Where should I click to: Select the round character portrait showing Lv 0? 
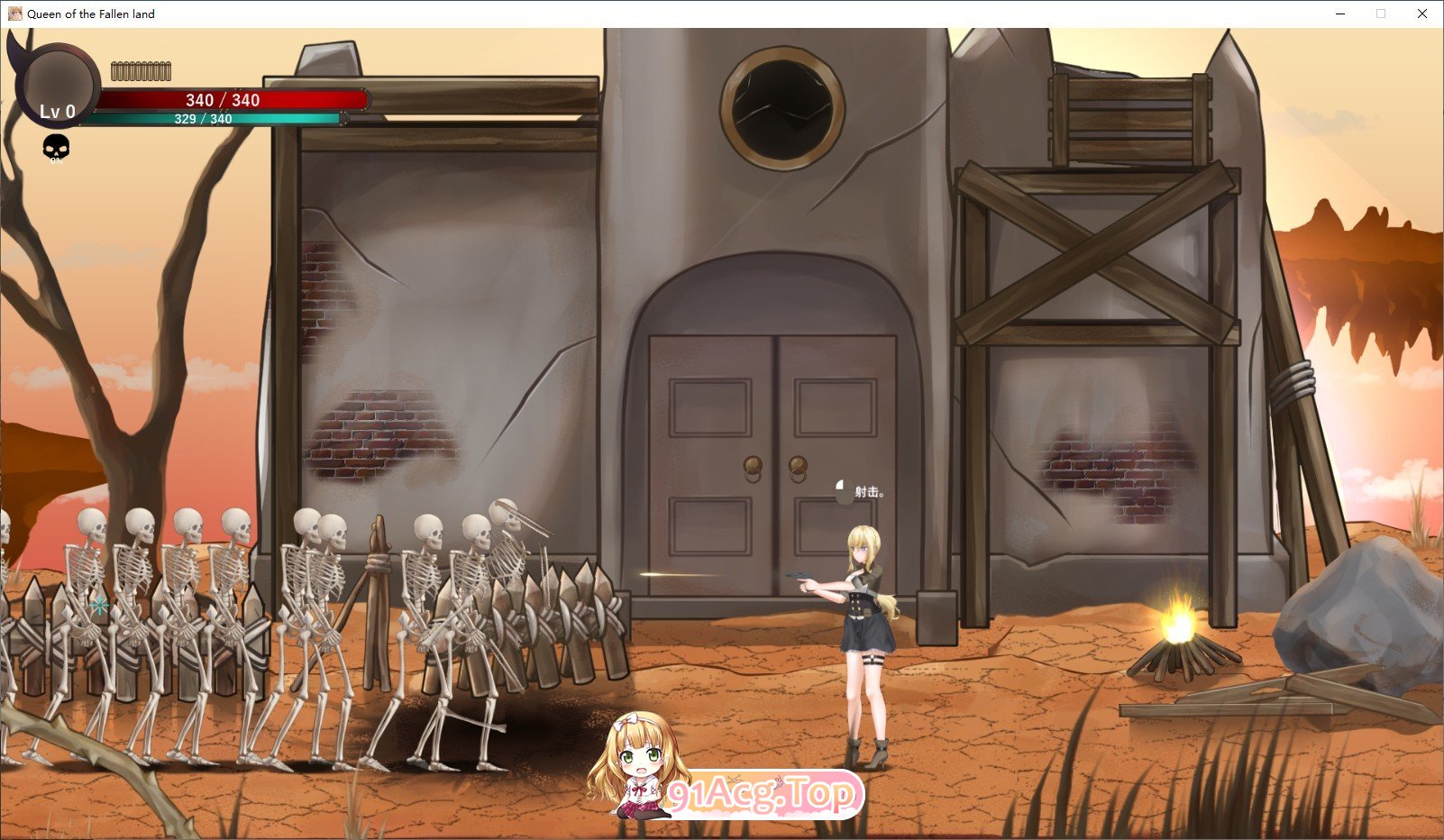point(59,85)
